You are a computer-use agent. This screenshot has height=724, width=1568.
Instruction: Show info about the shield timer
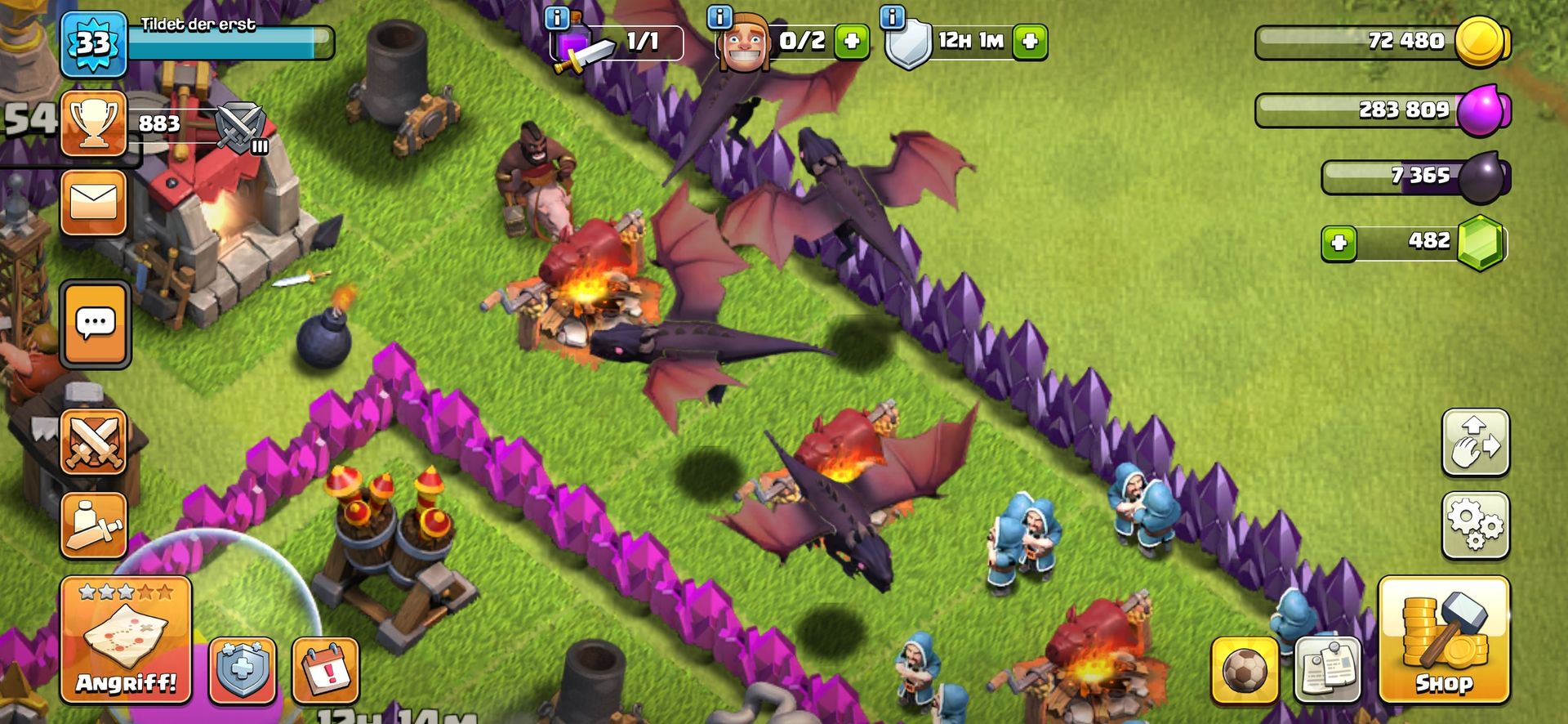coord(893,16)
